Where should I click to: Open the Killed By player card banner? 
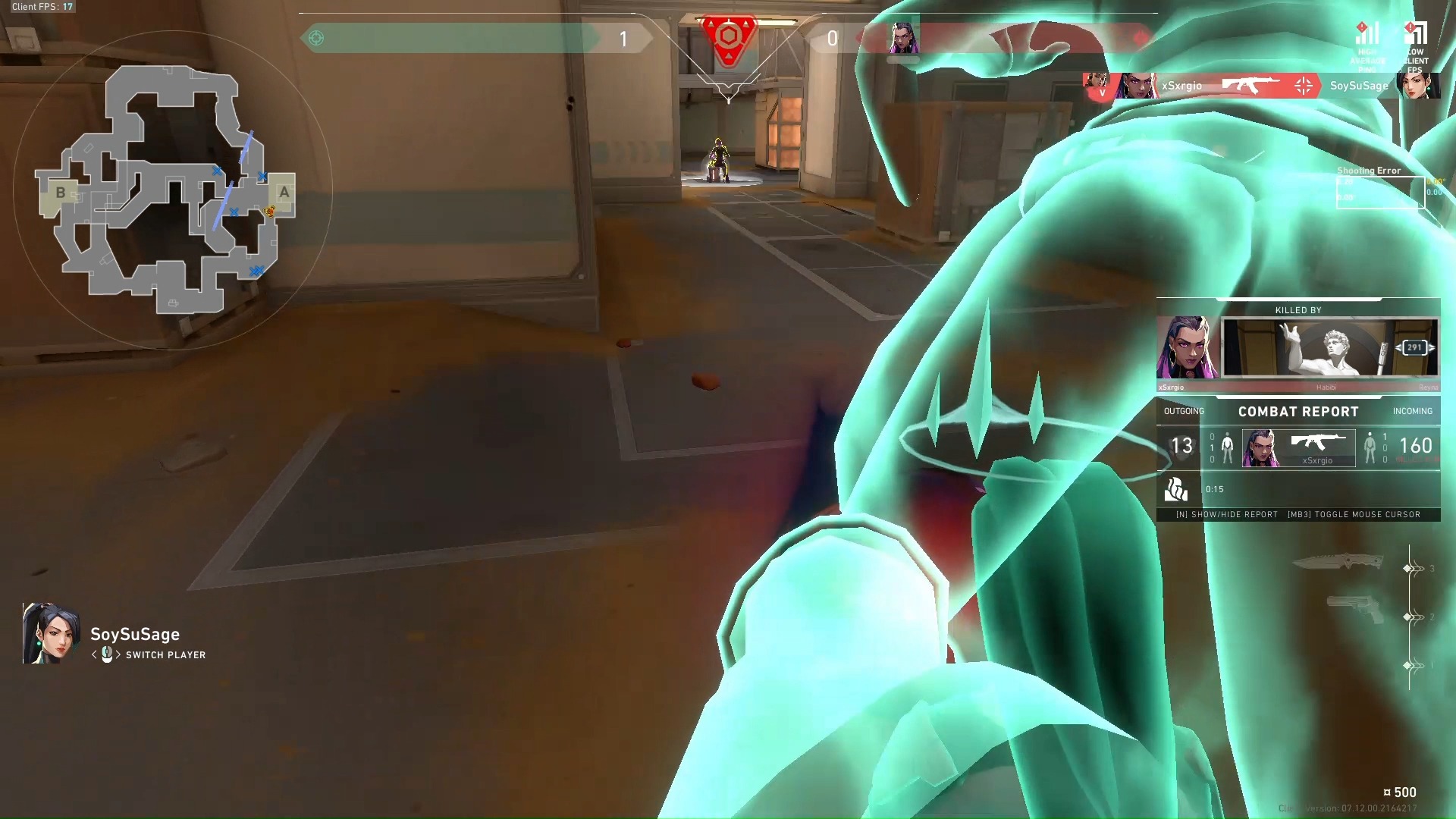click(1330, 348)
